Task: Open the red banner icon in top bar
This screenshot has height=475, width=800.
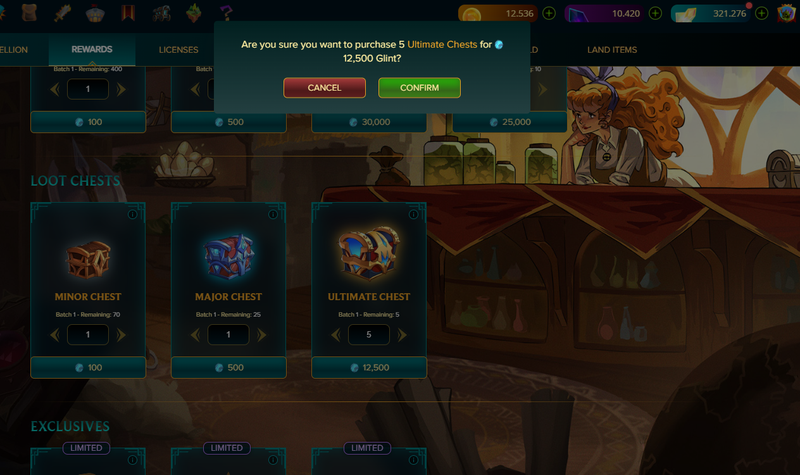Action: [x=129, y=14]
